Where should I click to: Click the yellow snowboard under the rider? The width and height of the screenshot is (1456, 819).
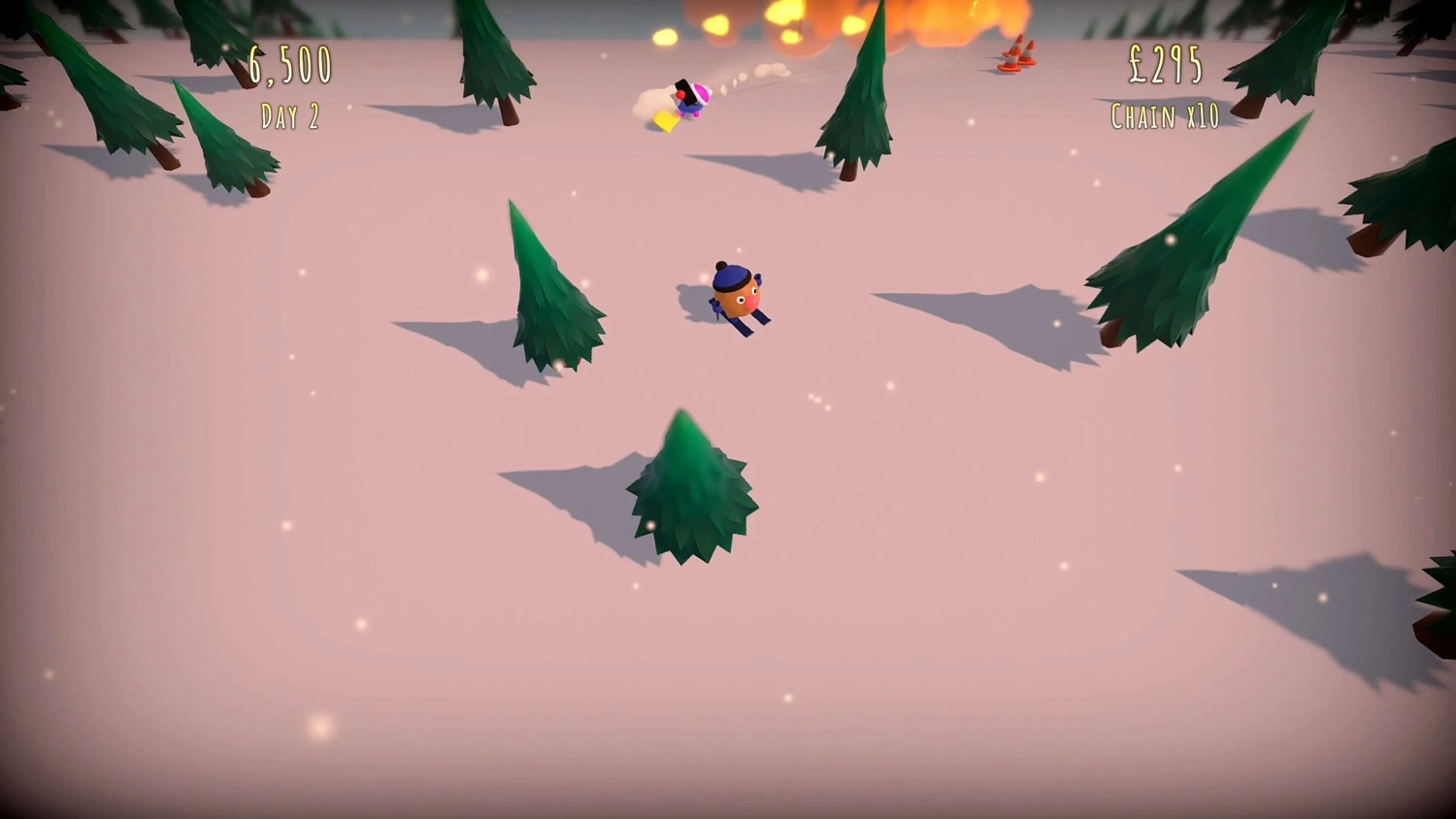coord(665,121)
